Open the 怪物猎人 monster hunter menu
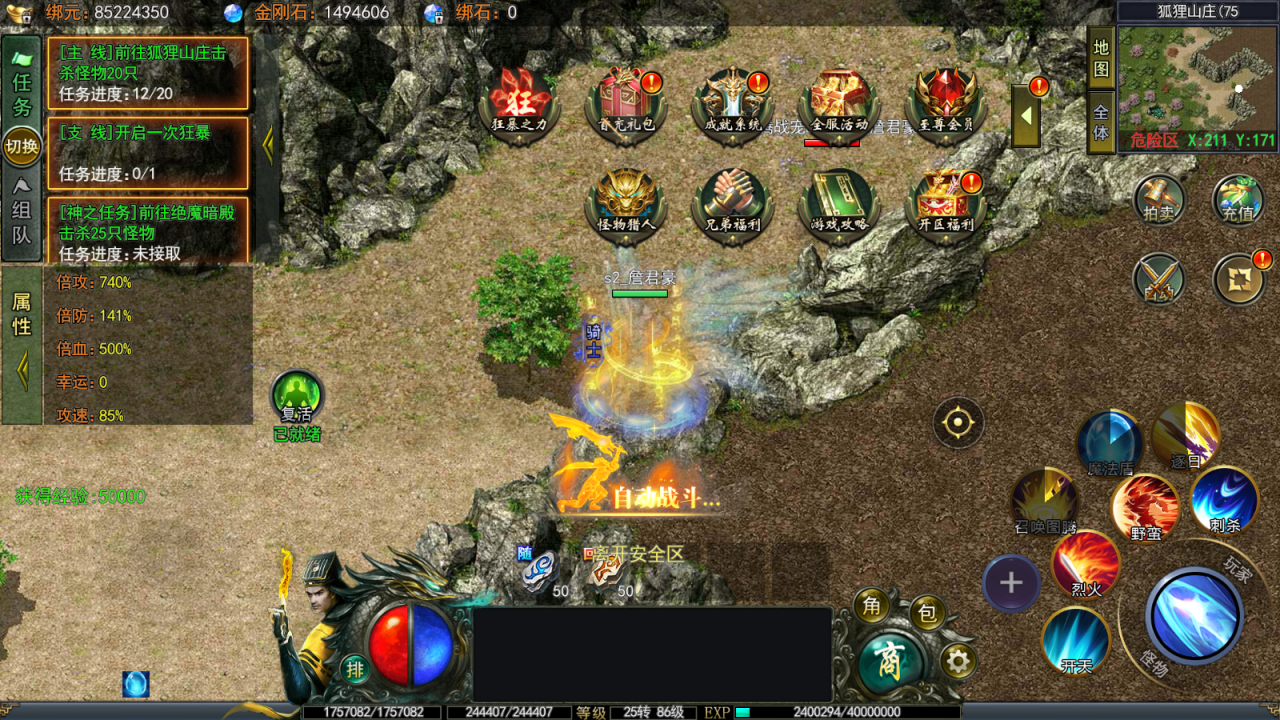Image resolution: width=1280 pixels, height=720 pixels. [625, 202]
